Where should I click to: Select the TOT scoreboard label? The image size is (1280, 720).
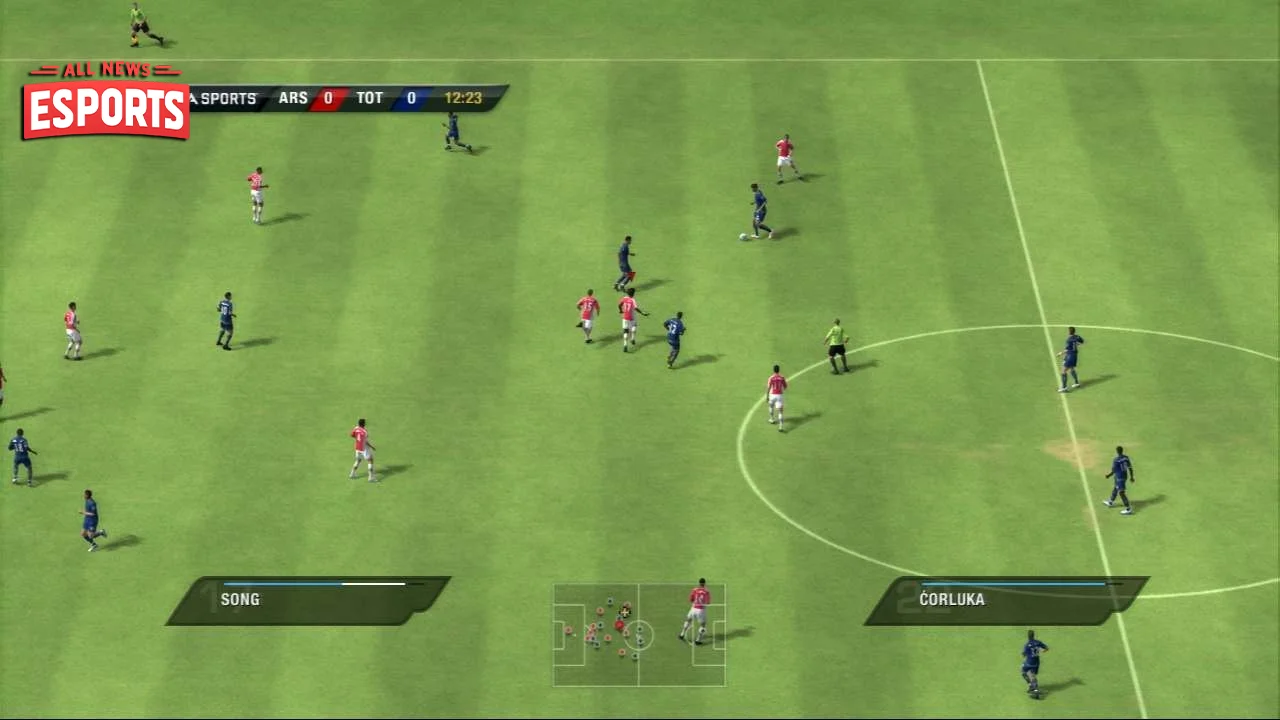pyautogui.click(x=369, y=98)
